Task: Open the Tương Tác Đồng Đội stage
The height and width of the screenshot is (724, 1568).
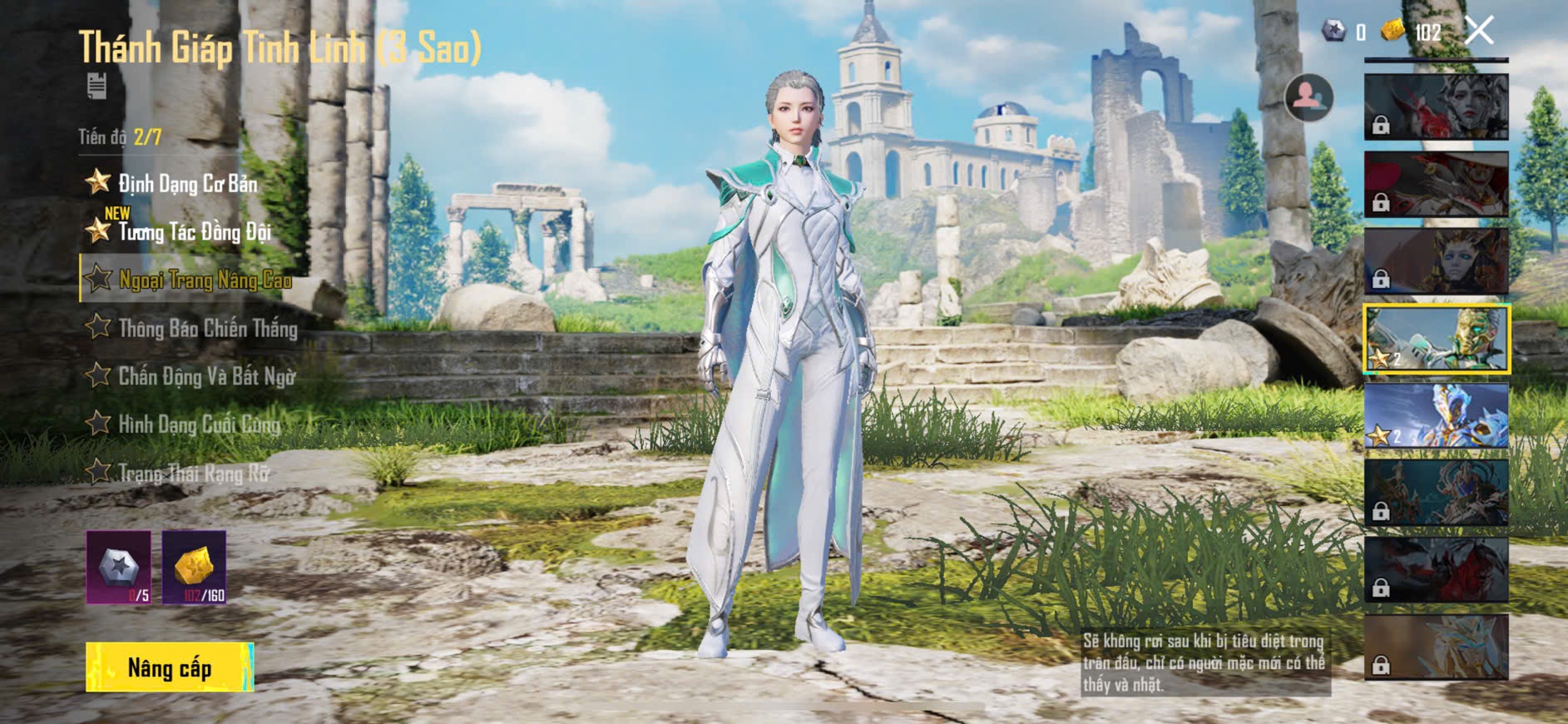Action: coord(194,231)
